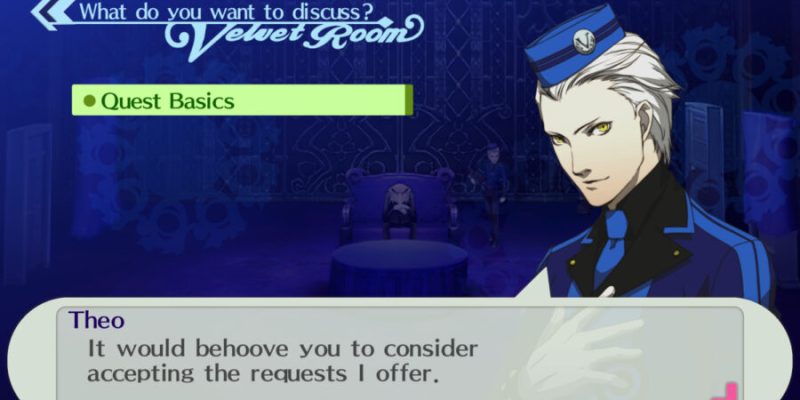Go back using the double-arrow icon
The width and height of the screenshot is (800, 400).
[50, 14]
